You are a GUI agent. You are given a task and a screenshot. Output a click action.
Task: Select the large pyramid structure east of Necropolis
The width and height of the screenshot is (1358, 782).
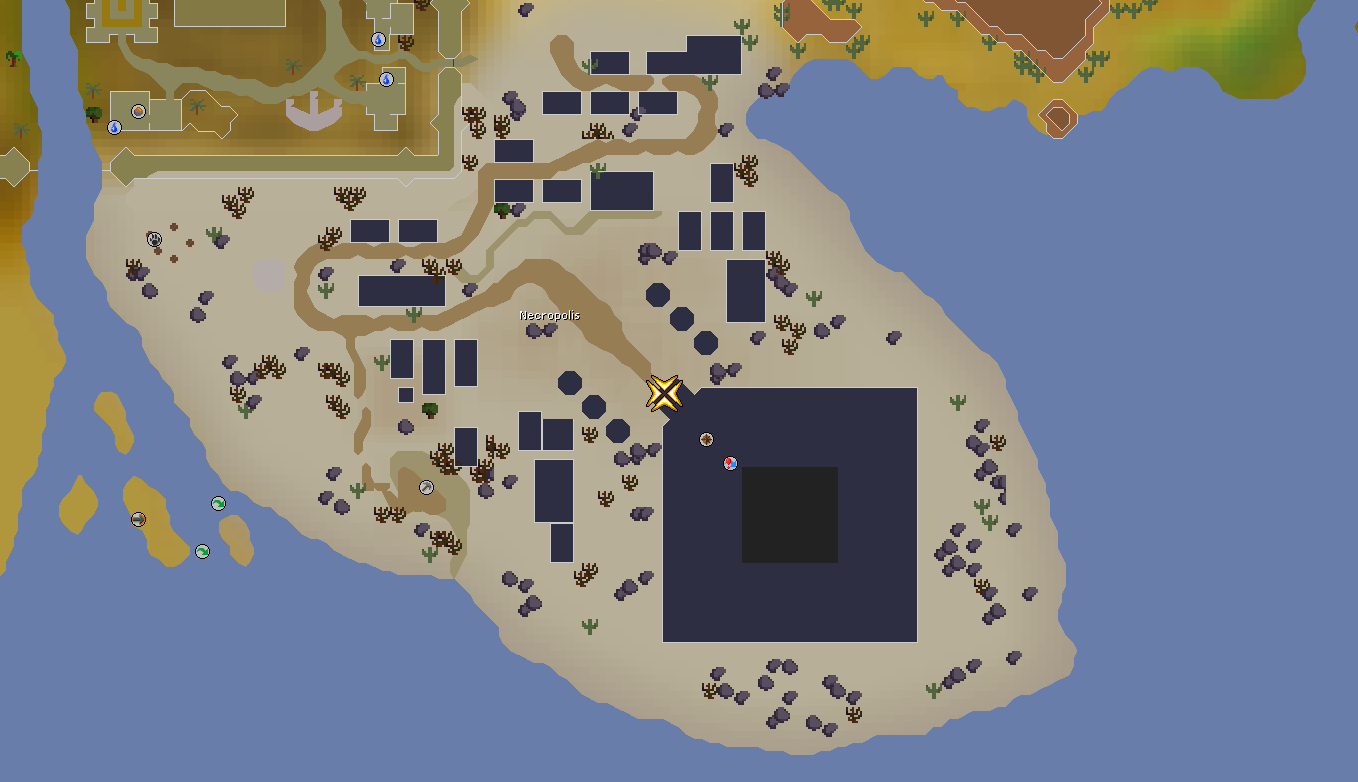pyautogui.click(x=700, y=600)
